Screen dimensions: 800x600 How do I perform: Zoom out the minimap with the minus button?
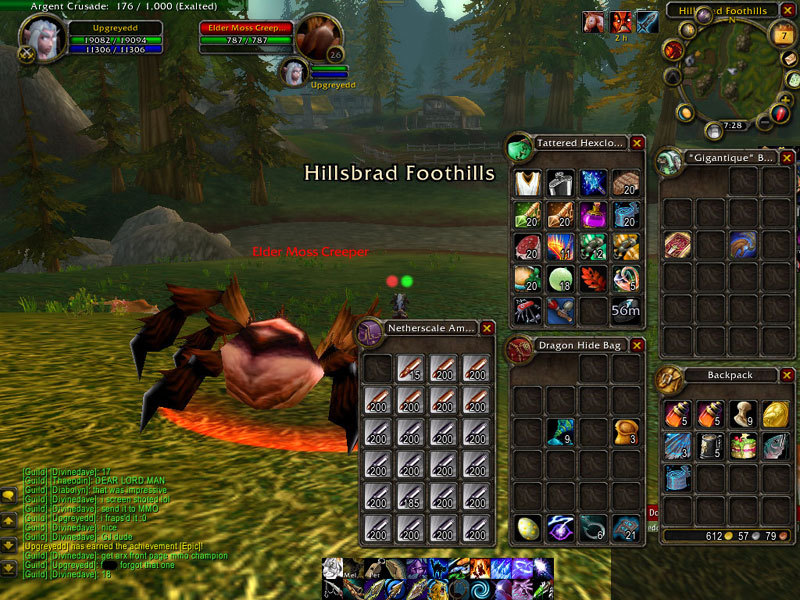point(764,122)
